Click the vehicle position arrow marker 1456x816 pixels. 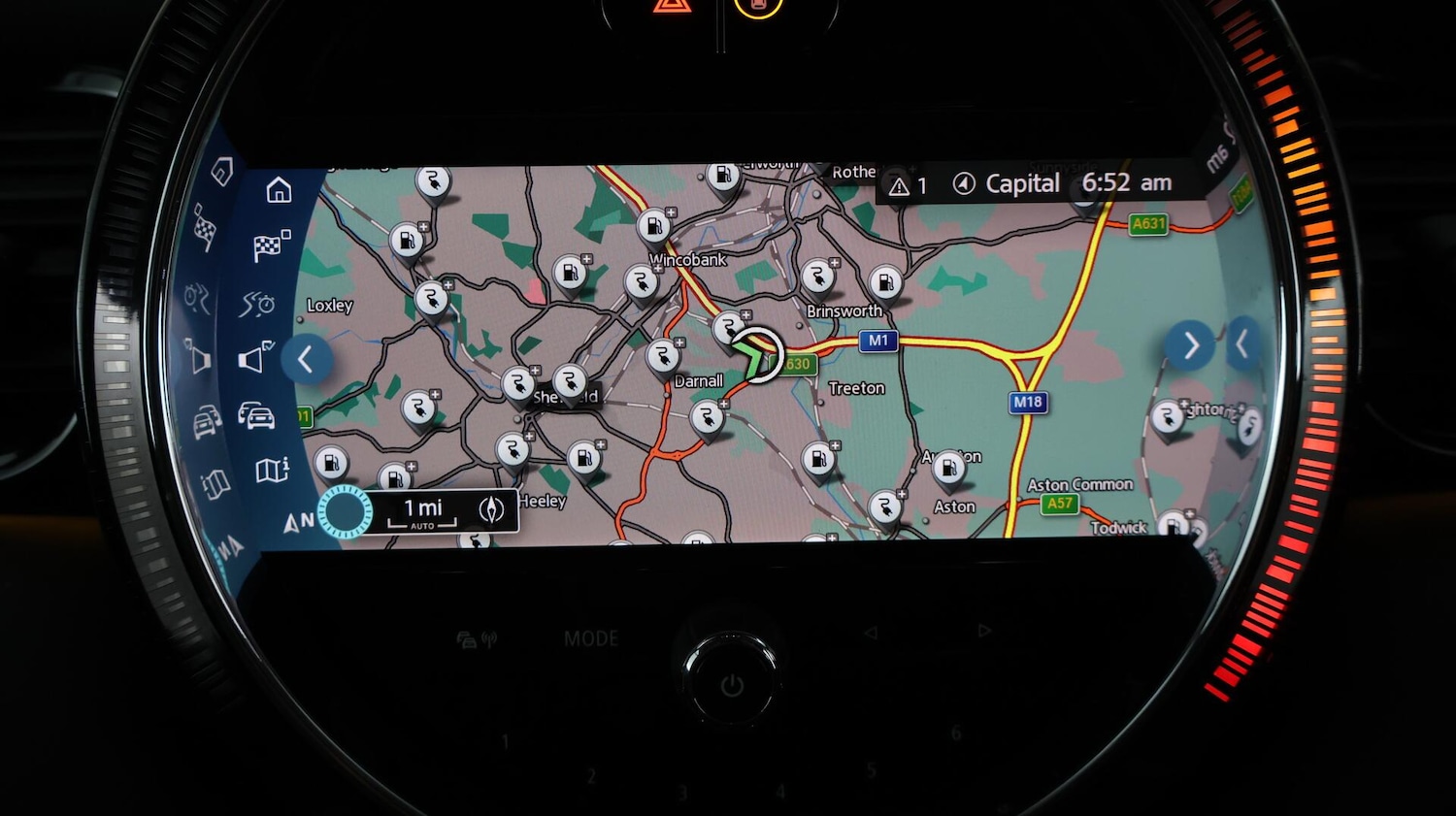tap(754, 356)
